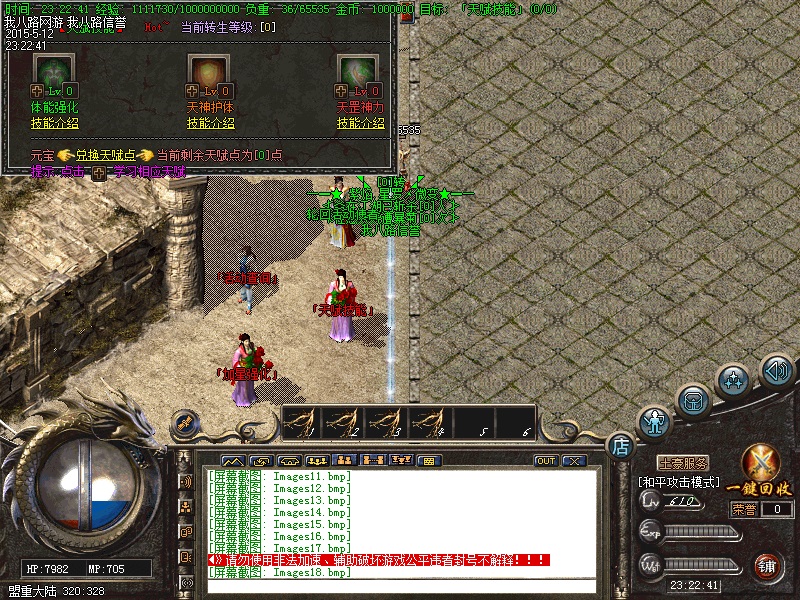Open the 体能强化 skill introduction link
The height and width of the screenshot is (600, 800).
pyautogui.click(x=55, y=123)
